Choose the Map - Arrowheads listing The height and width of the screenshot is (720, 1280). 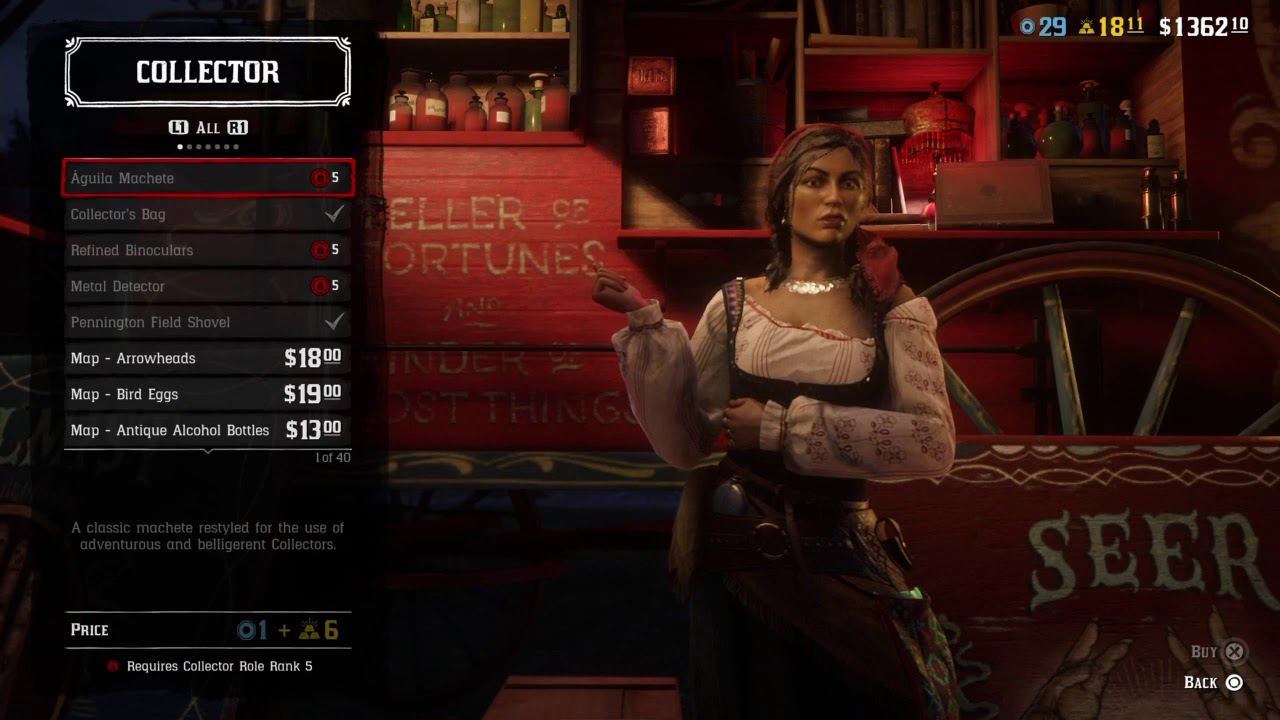(x=207, y=358)
